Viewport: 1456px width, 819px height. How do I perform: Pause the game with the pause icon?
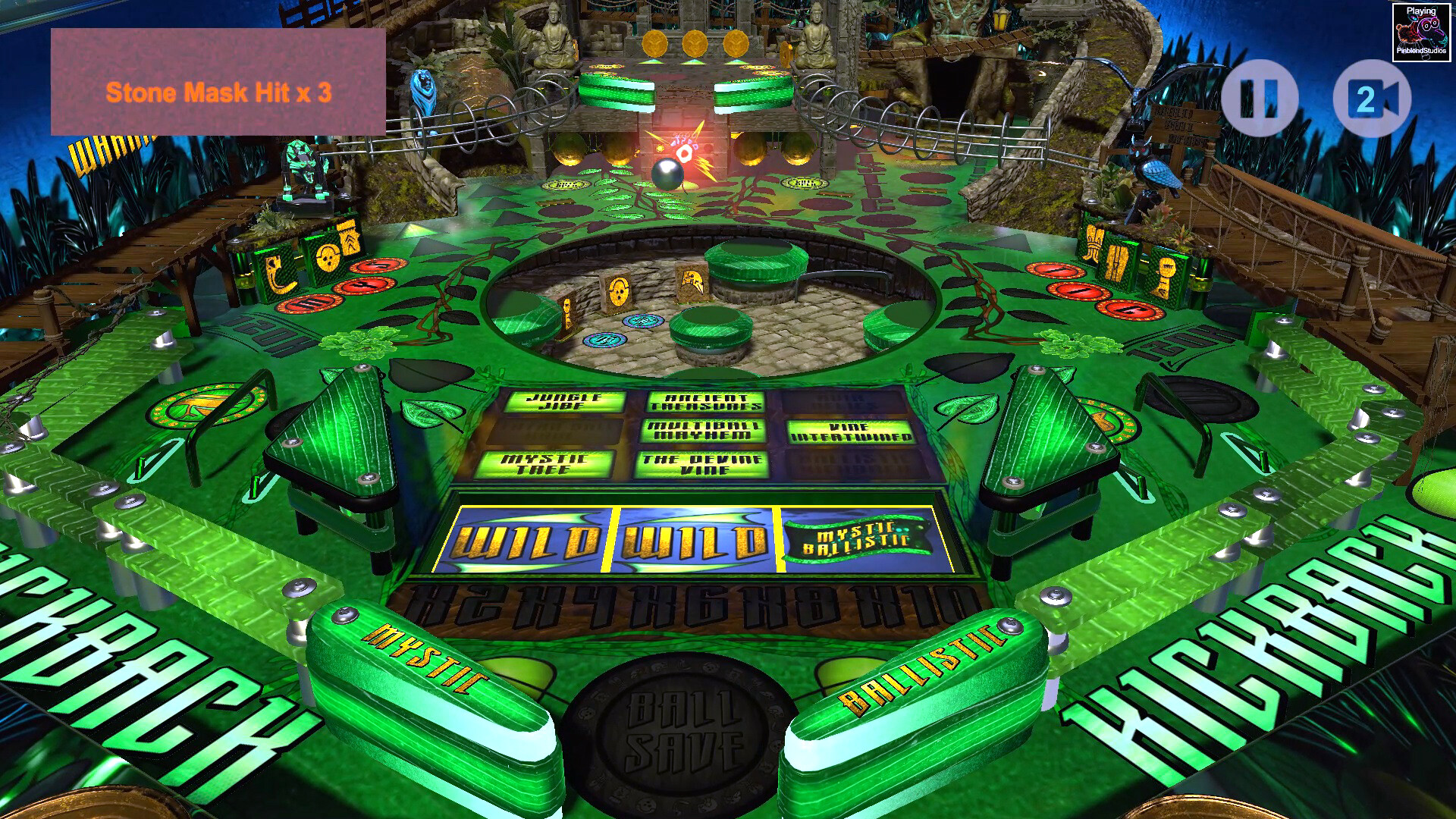(x=1260, y=94)
